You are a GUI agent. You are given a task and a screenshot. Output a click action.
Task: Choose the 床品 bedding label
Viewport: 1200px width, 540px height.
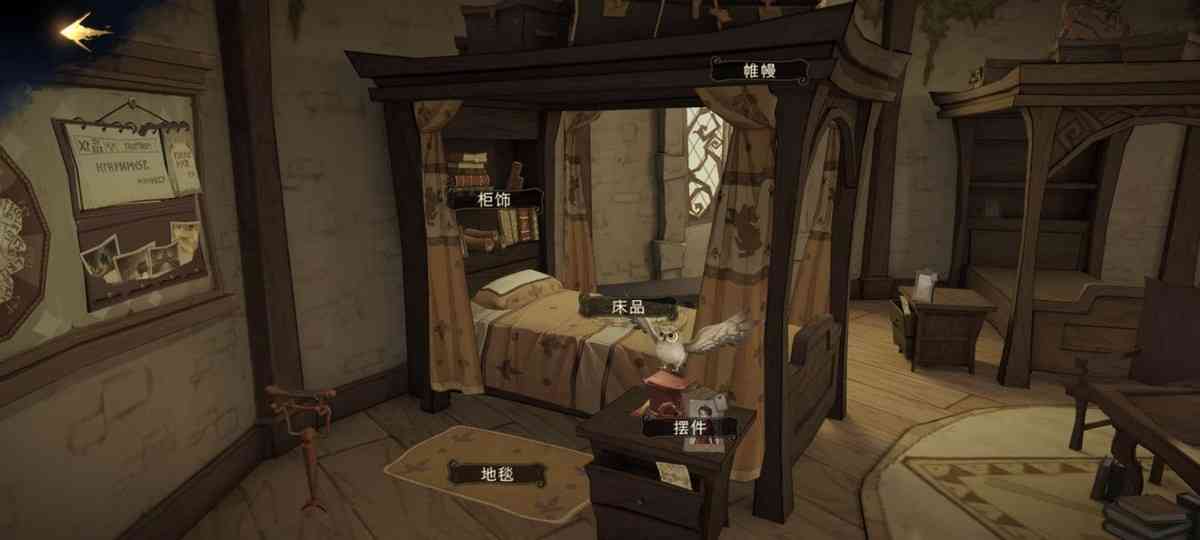pos(626,305)
